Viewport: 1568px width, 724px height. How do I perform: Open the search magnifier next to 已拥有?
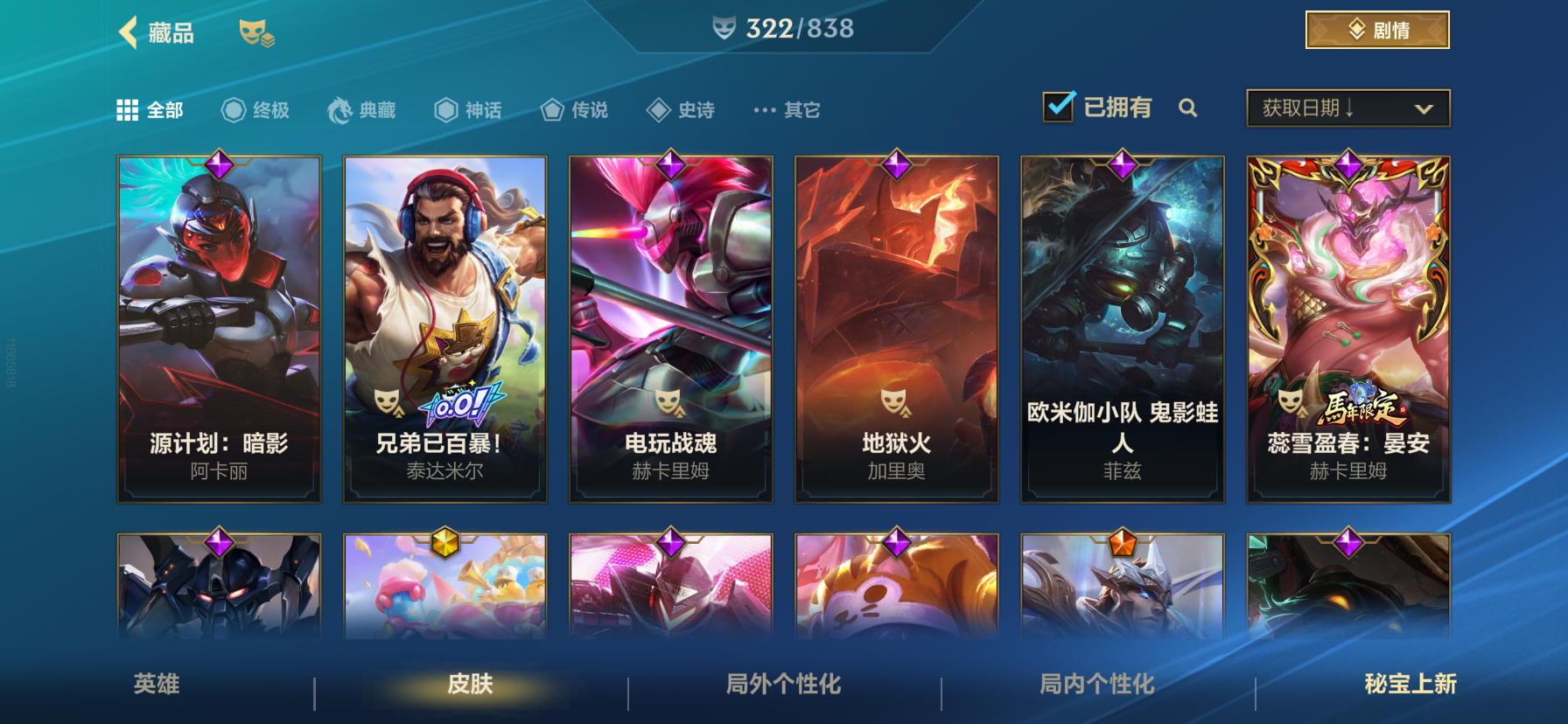[x=1188, y=108]
